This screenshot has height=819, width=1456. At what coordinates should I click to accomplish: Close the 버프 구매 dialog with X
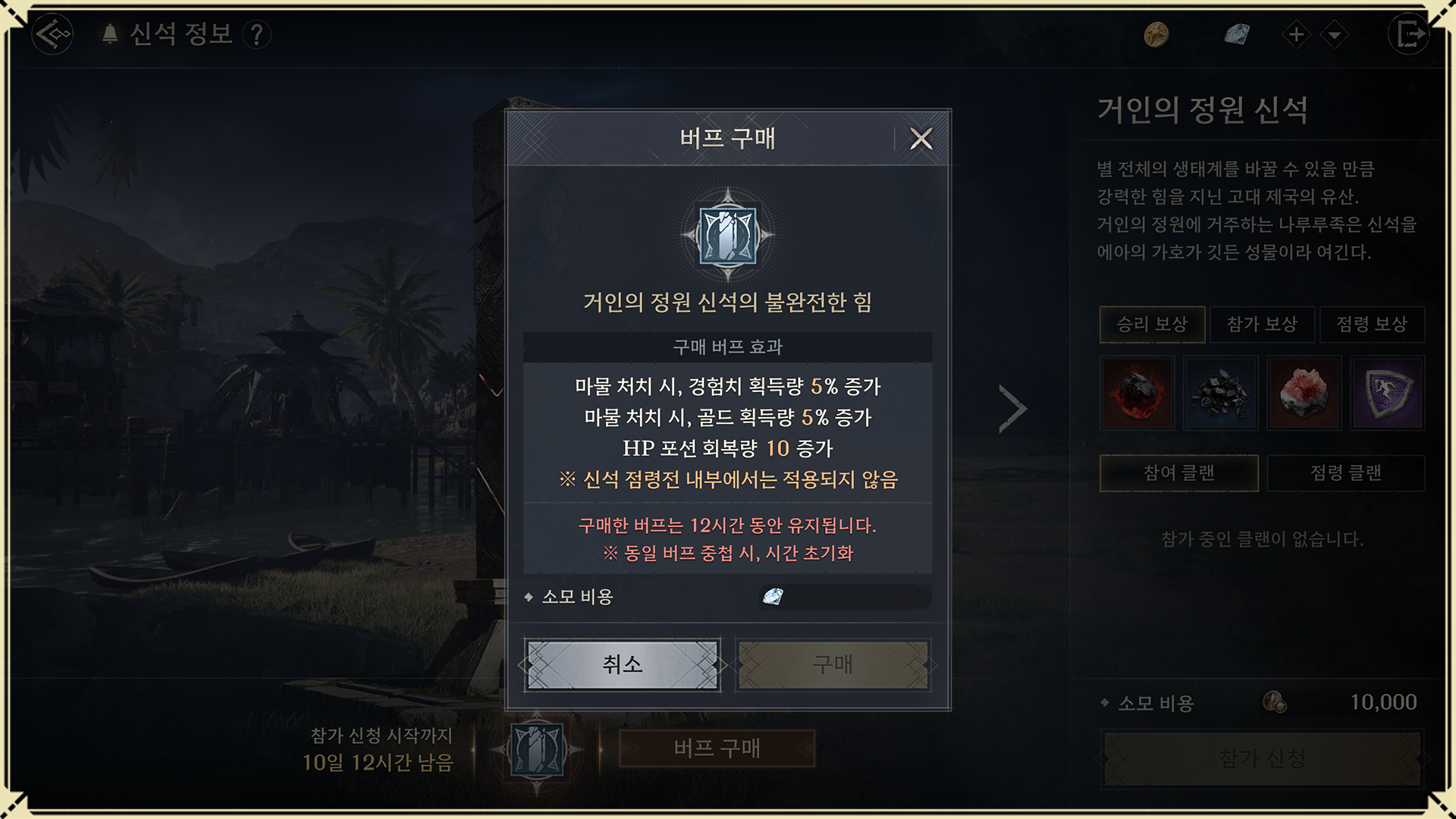coord(921,139)
